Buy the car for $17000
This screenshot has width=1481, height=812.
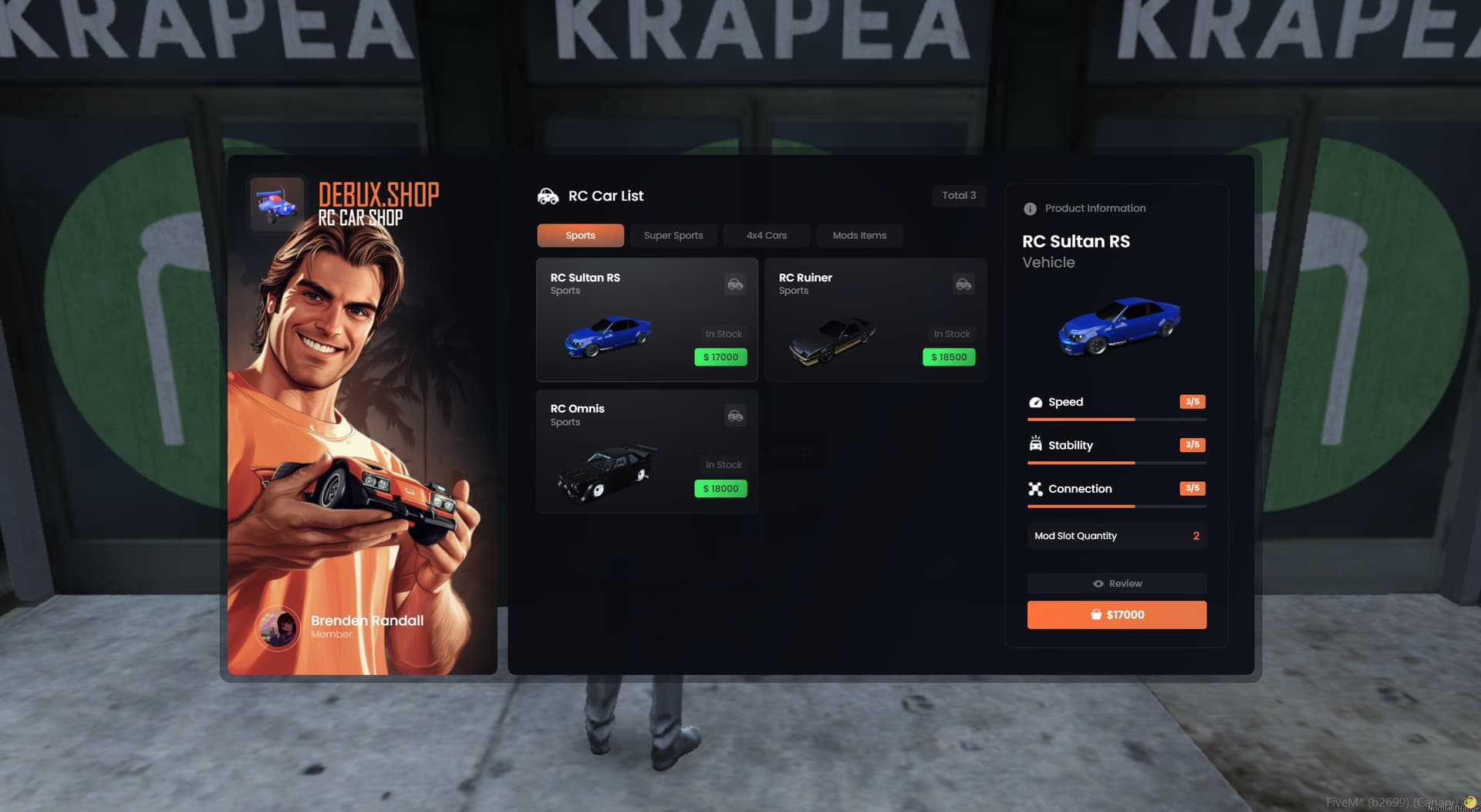[1116, 615]
